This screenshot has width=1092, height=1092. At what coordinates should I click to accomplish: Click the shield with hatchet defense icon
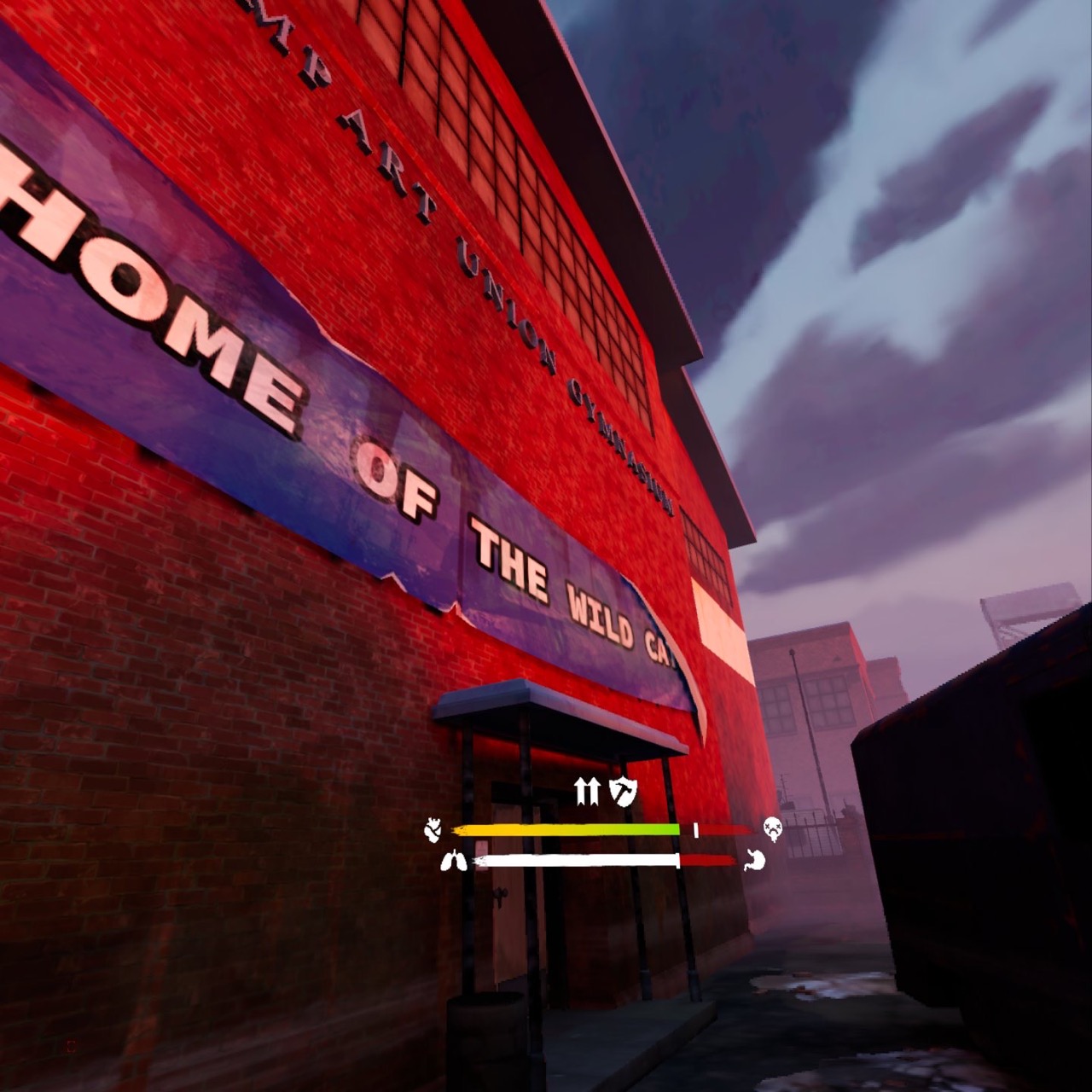pos(623,791)
